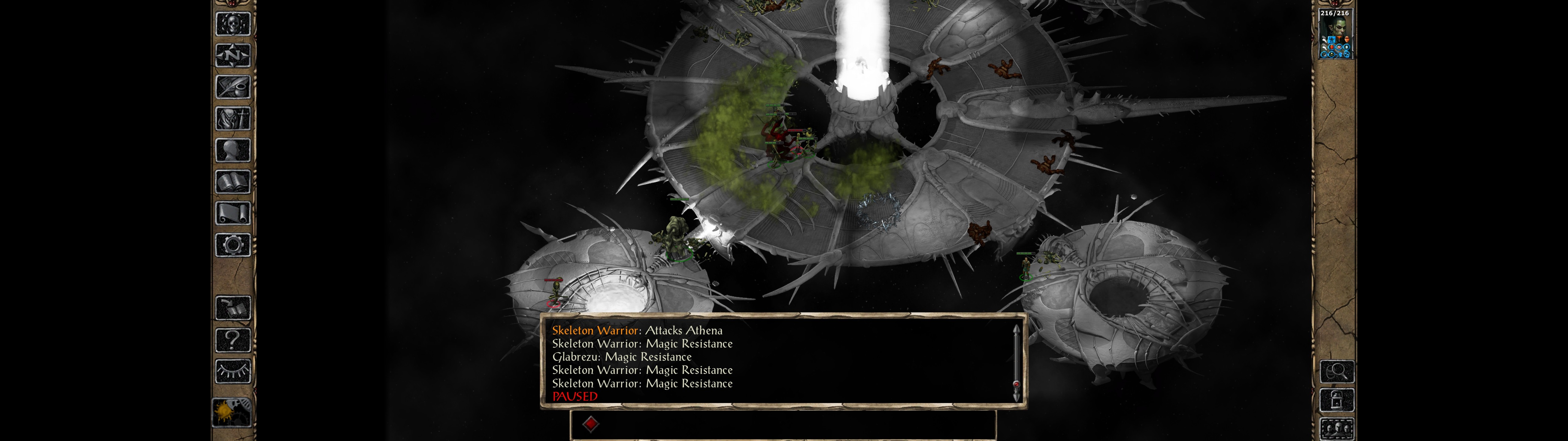The height and width of the screenshot is (441, 1568).
Task: Click the book and quill quick-save button
Action: click(232, 308)
